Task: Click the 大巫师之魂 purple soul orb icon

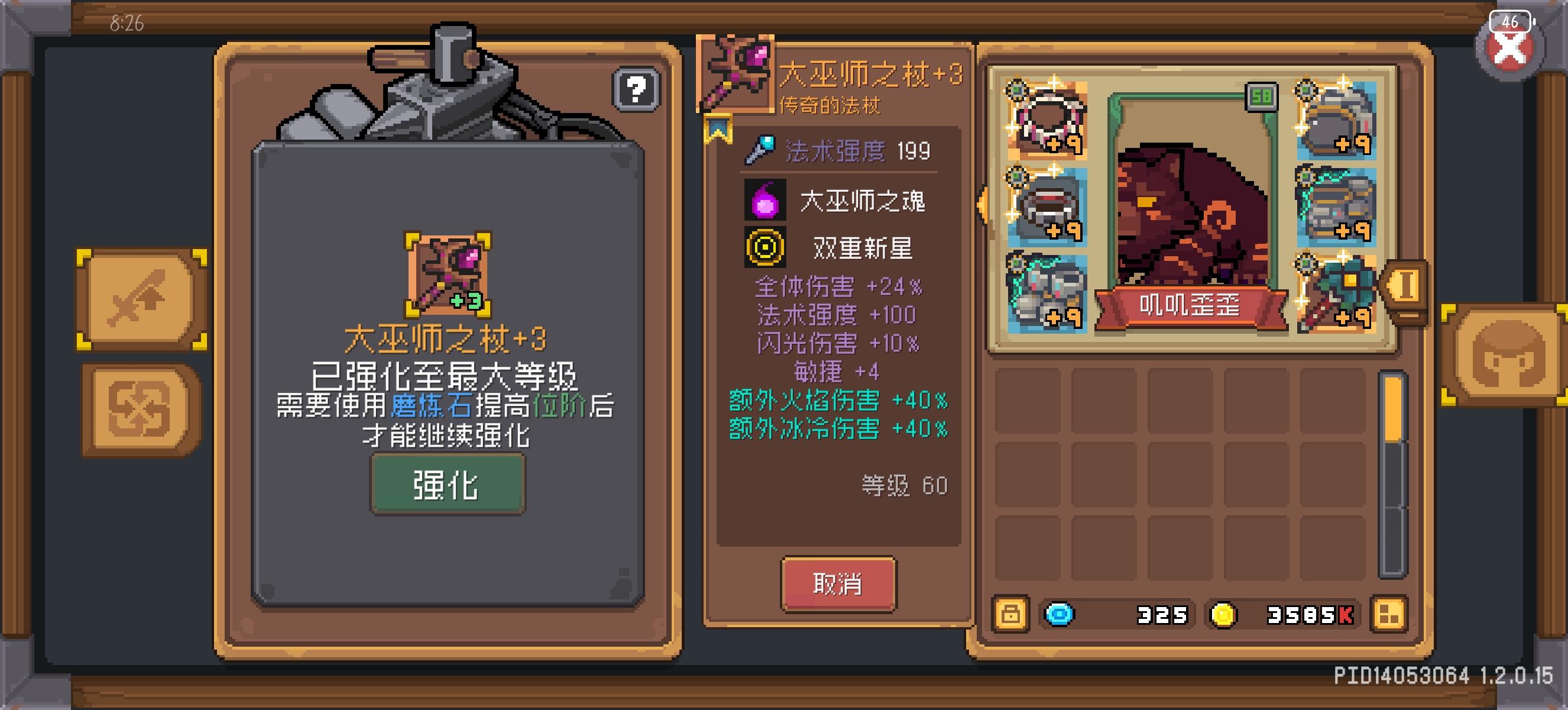Action: [x=766, y=200]
